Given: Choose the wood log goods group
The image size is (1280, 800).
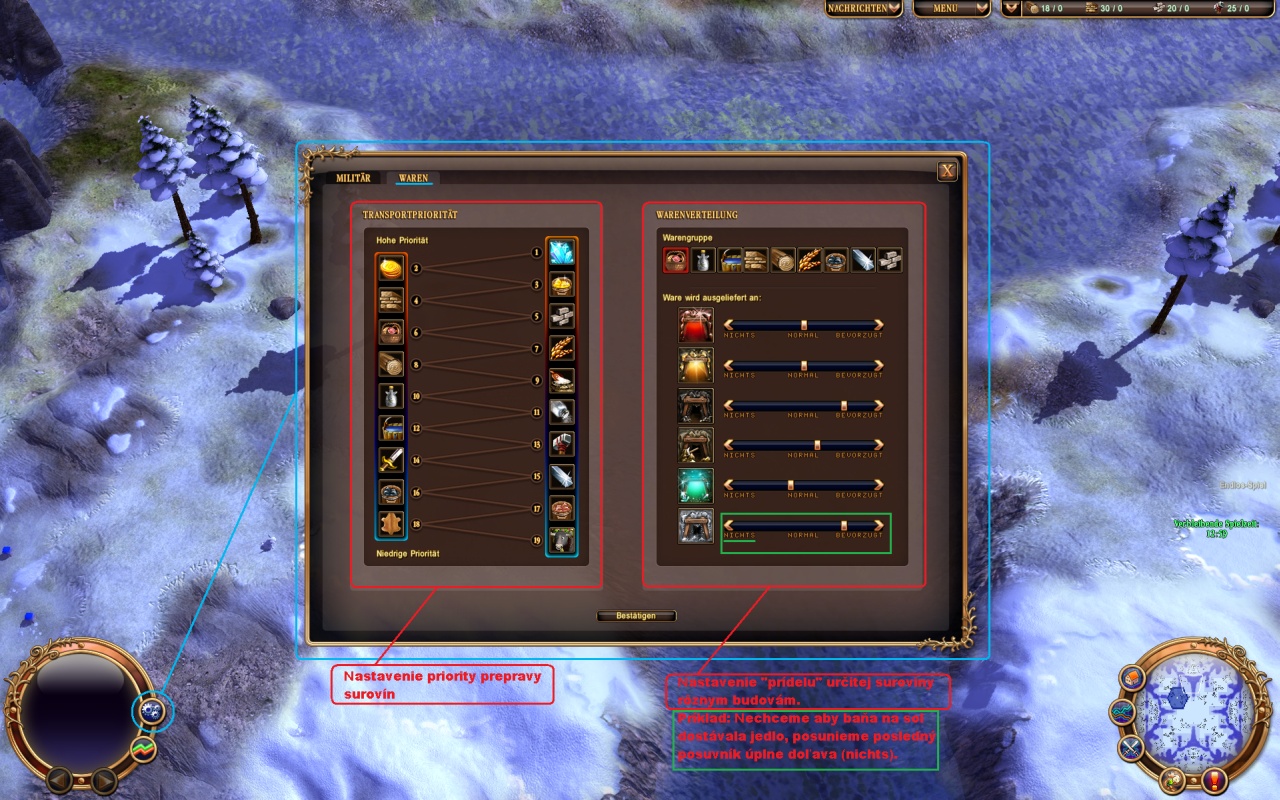Looking at the screenshot, I should [782, 260].
